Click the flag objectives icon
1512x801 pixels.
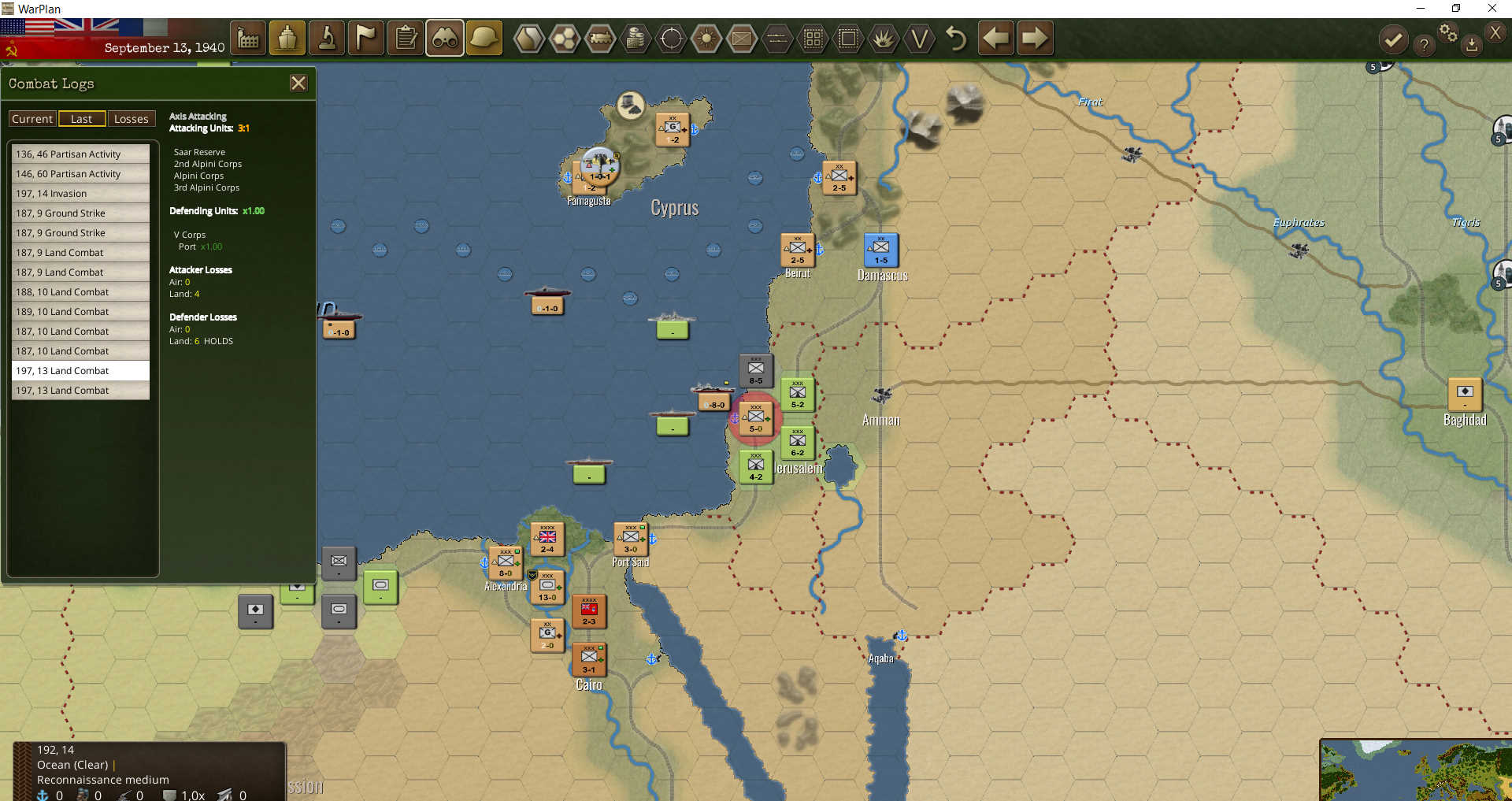[x=366, y=37]
